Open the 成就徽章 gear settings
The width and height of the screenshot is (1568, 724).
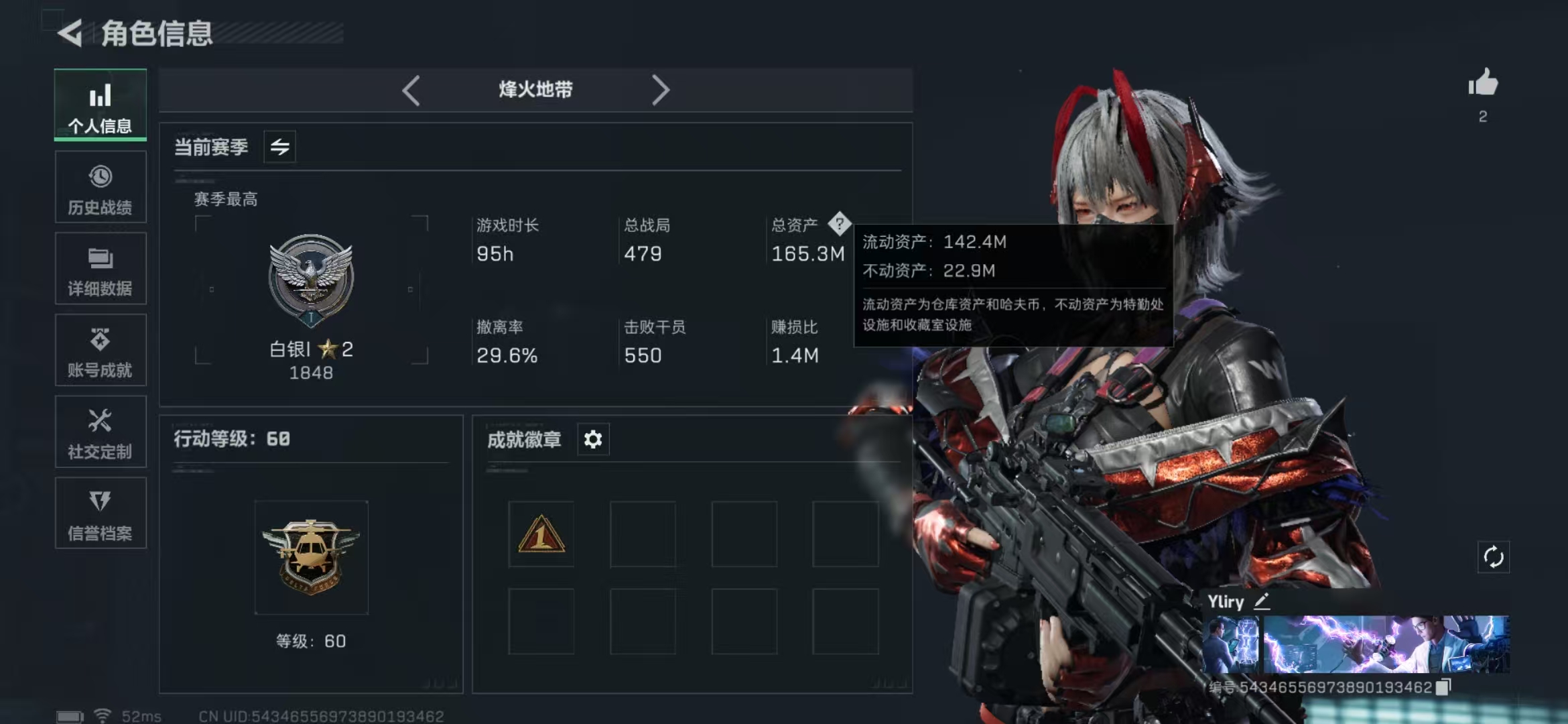click(x=593, y=440)
